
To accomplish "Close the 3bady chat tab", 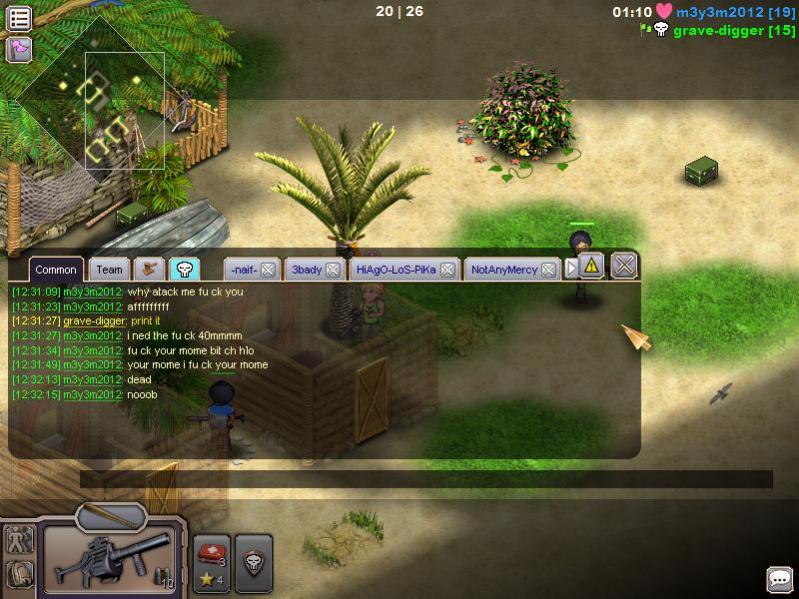I will pyautogui.click(x=333, y=269).
